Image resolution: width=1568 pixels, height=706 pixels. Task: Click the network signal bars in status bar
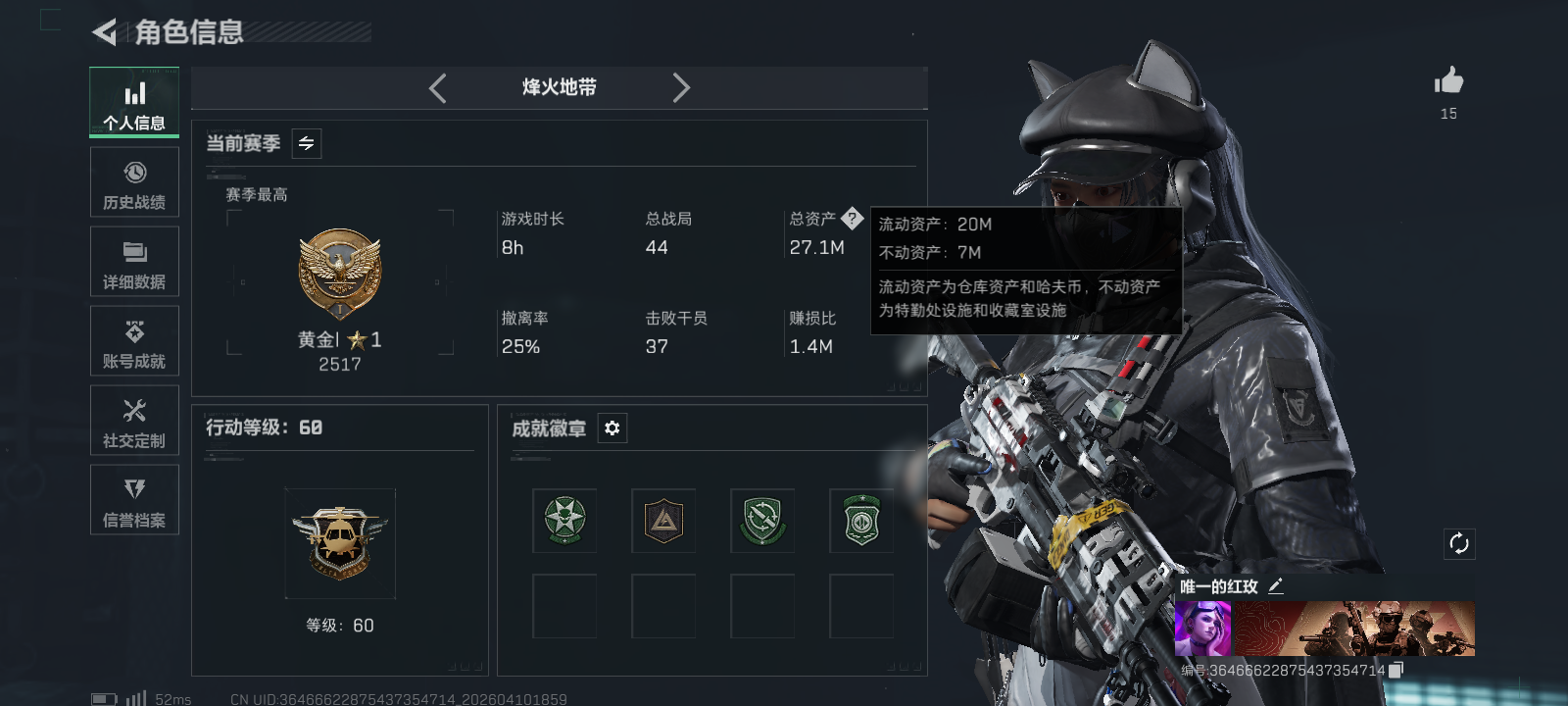pyautogui.click(x=134, y=698)
